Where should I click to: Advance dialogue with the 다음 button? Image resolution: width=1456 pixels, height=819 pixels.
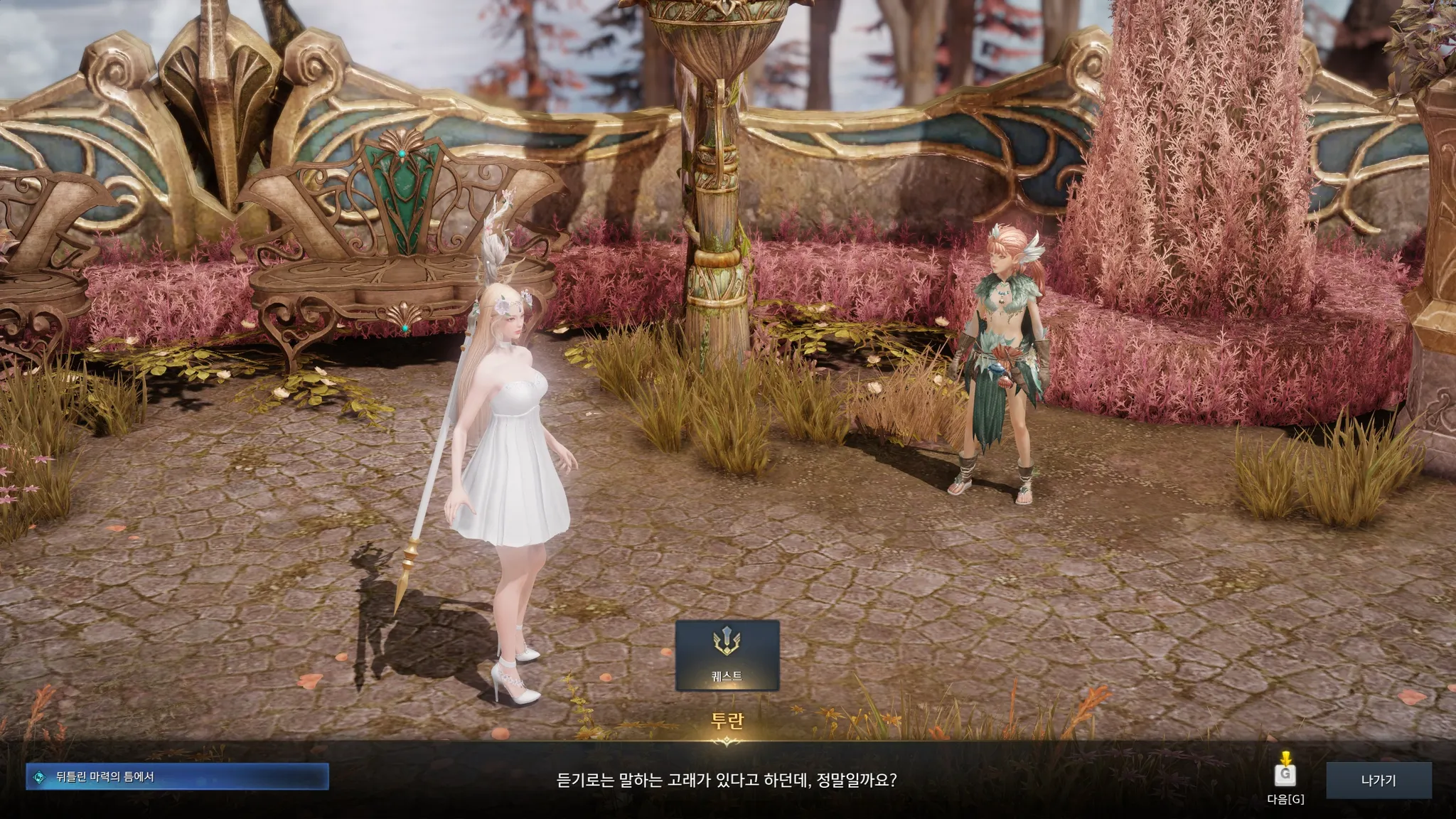point(1285,777)
